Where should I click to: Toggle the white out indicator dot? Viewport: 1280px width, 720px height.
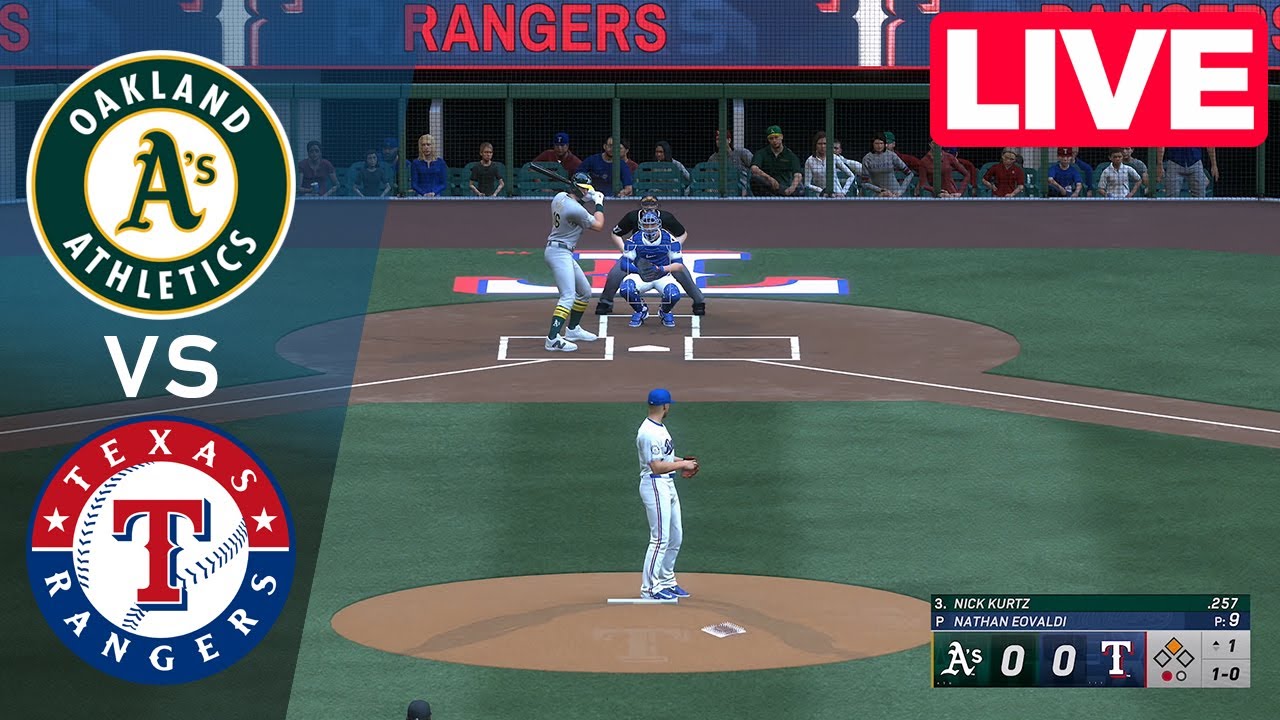[x=1181, y=676]
